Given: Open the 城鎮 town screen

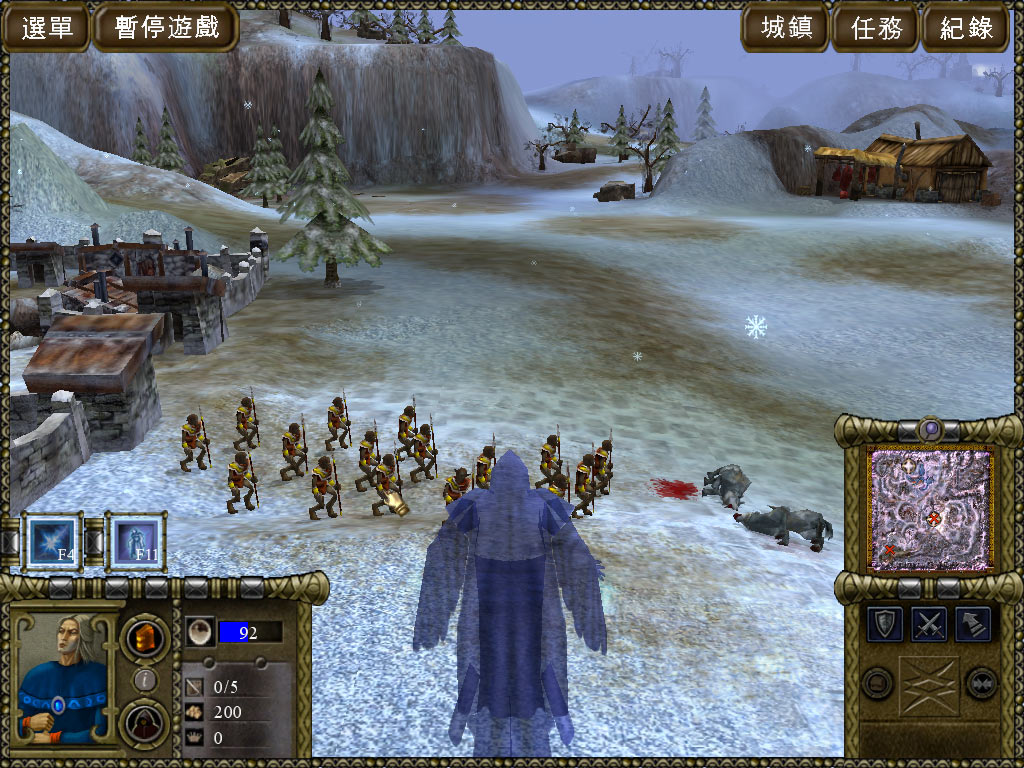Looking at the screenshot, I should pyautogui.click(x=786, y=27).
